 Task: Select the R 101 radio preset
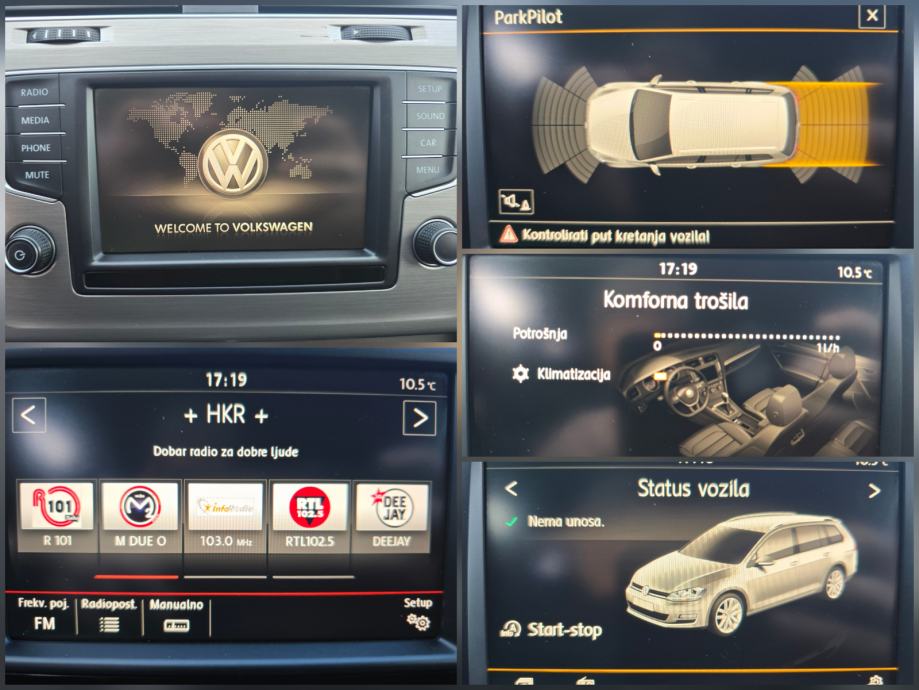tap(56, 517)
